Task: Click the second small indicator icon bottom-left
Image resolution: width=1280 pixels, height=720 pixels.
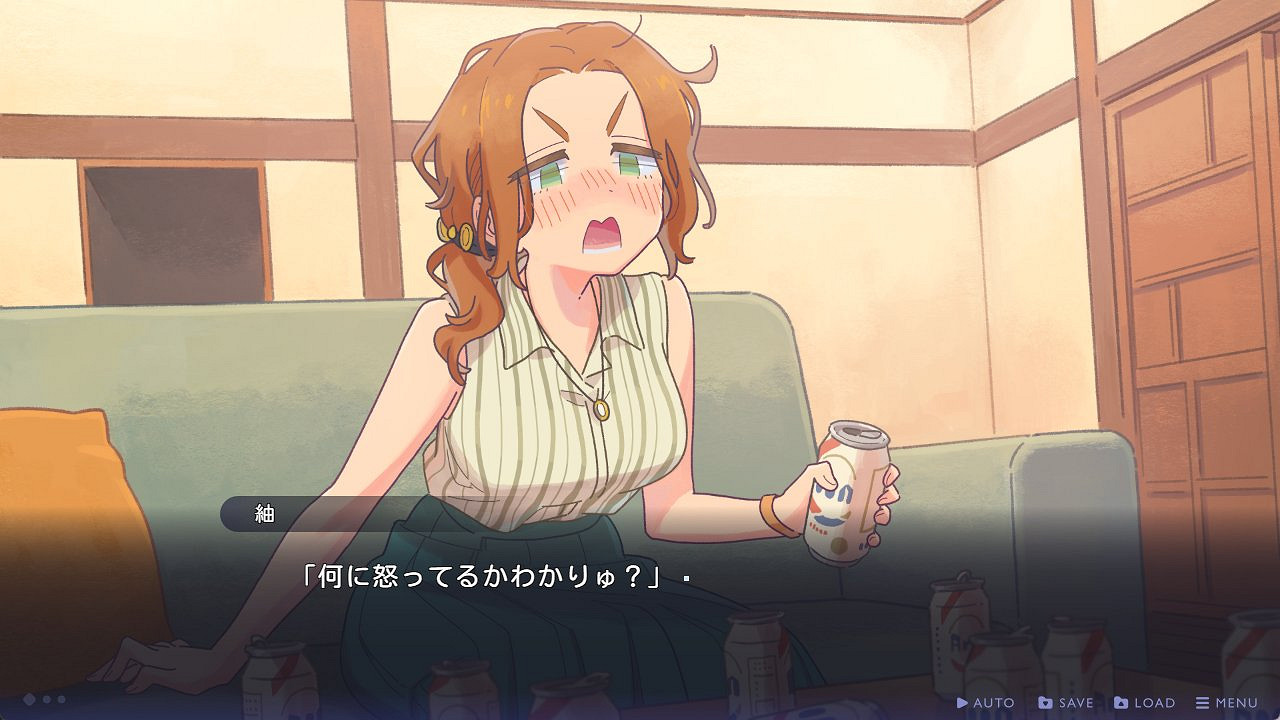Action: (x=61, y=699)
